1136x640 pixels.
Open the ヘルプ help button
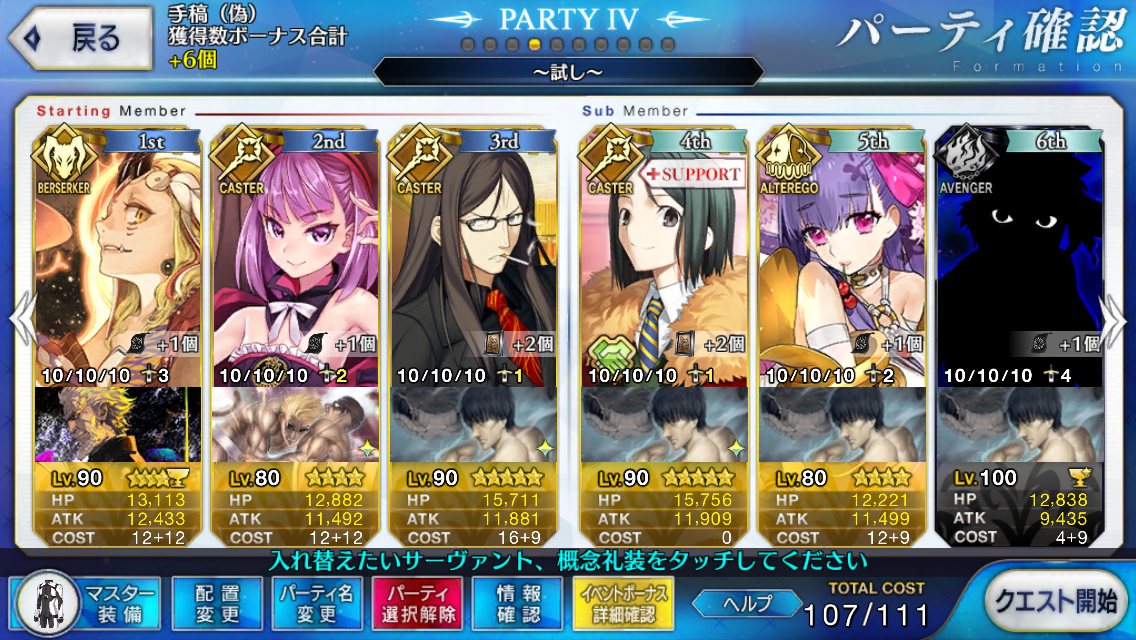[x=748, y=602]
